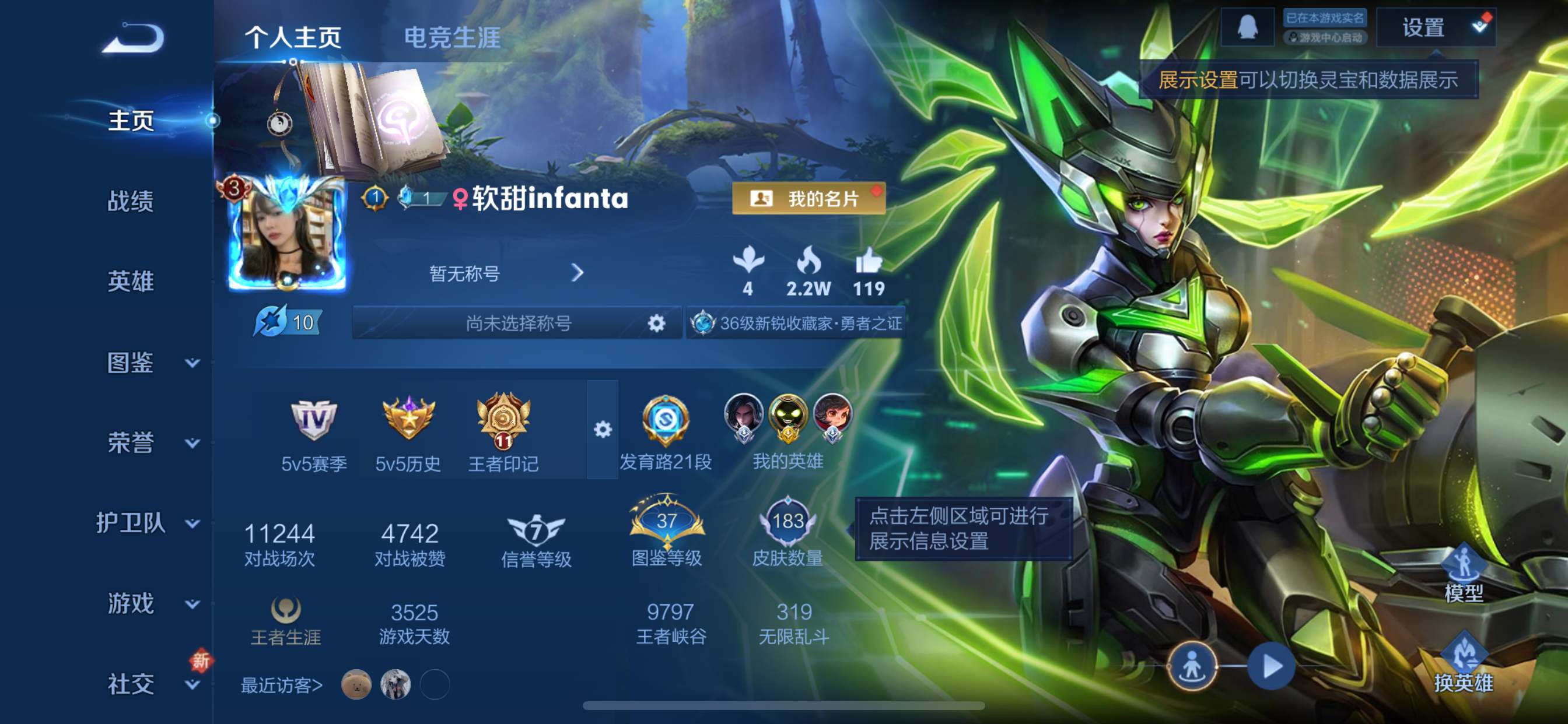The height and width of the screenshot is (724, 1568).
Task: Open the 英雄 sidebar section
Action: [130, 281]
